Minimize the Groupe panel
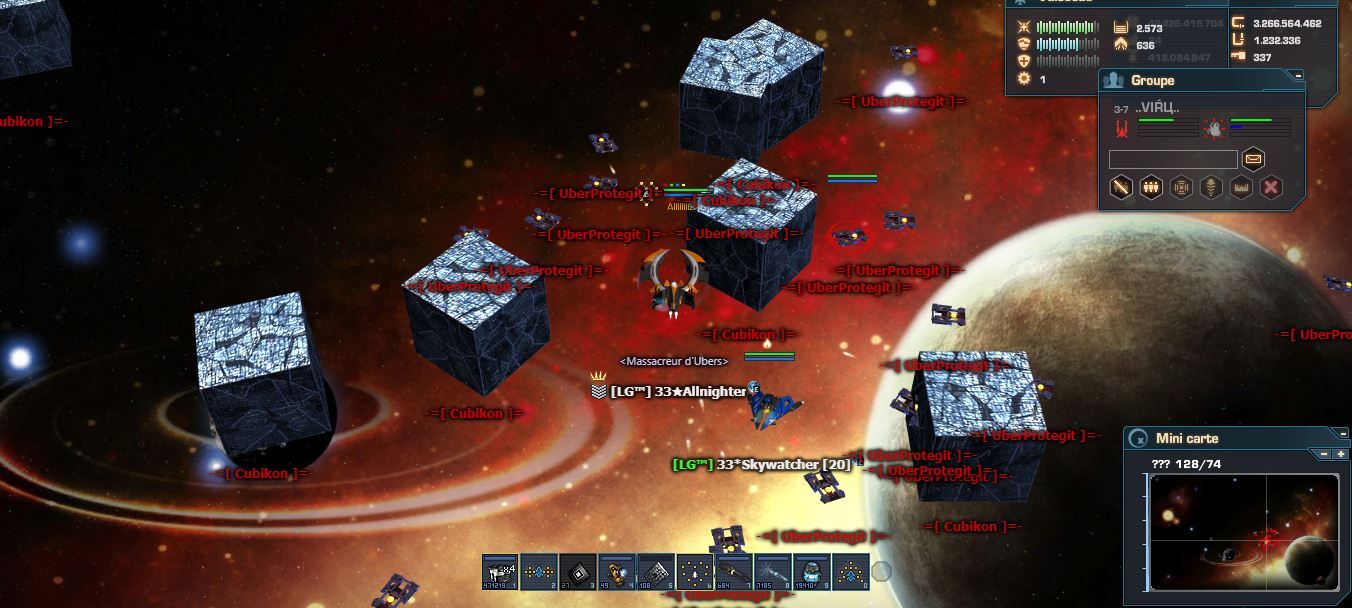Viewport: 1352px width, 608px height. click(1298, 75)
